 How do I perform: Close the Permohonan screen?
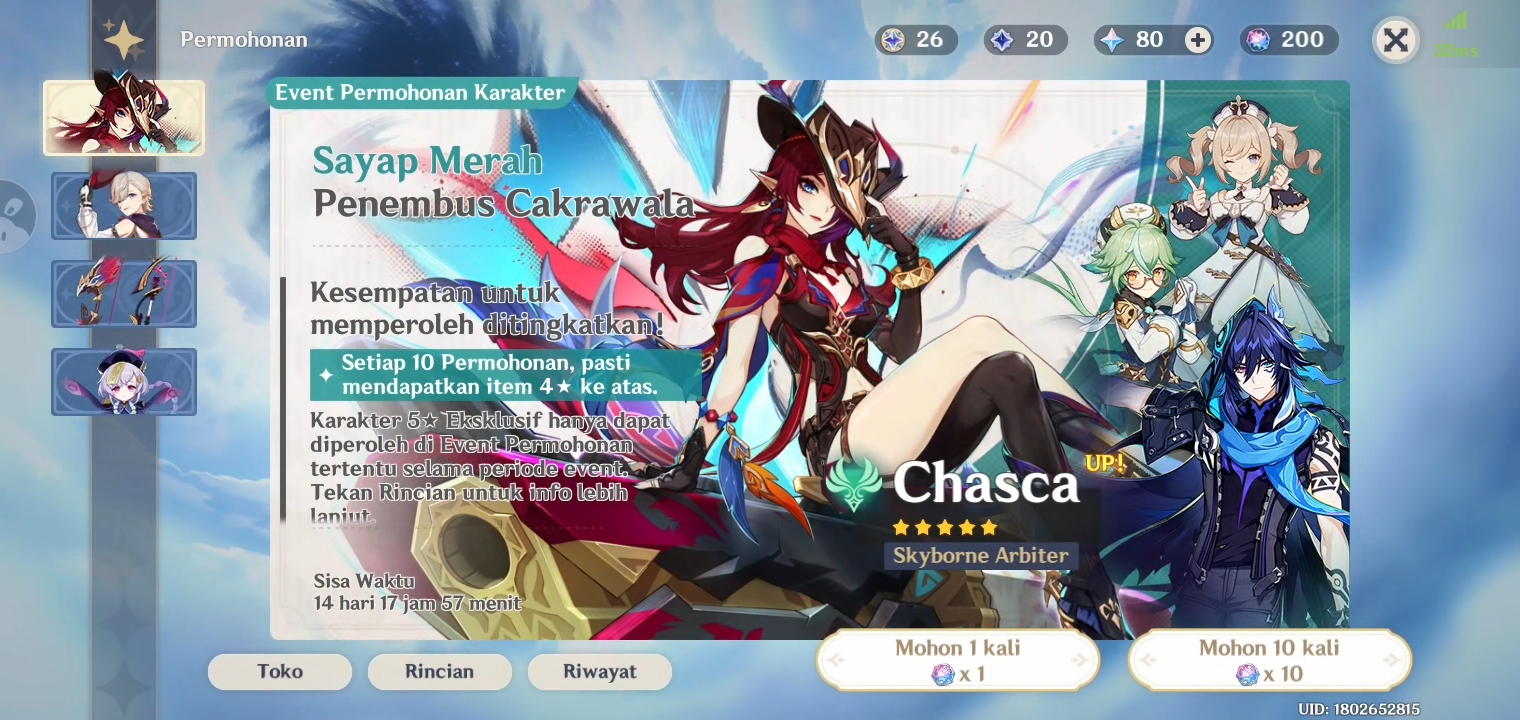click(1396, 40)
